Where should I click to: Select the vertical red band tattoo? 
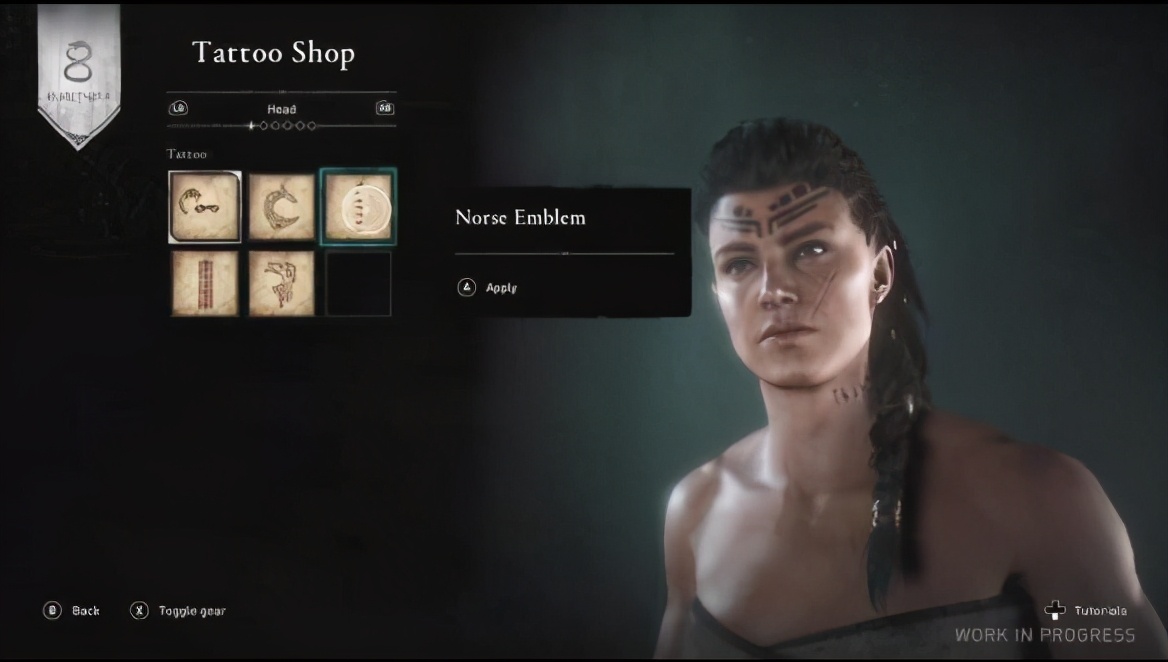pyautogui.click(x=205, y=283)
